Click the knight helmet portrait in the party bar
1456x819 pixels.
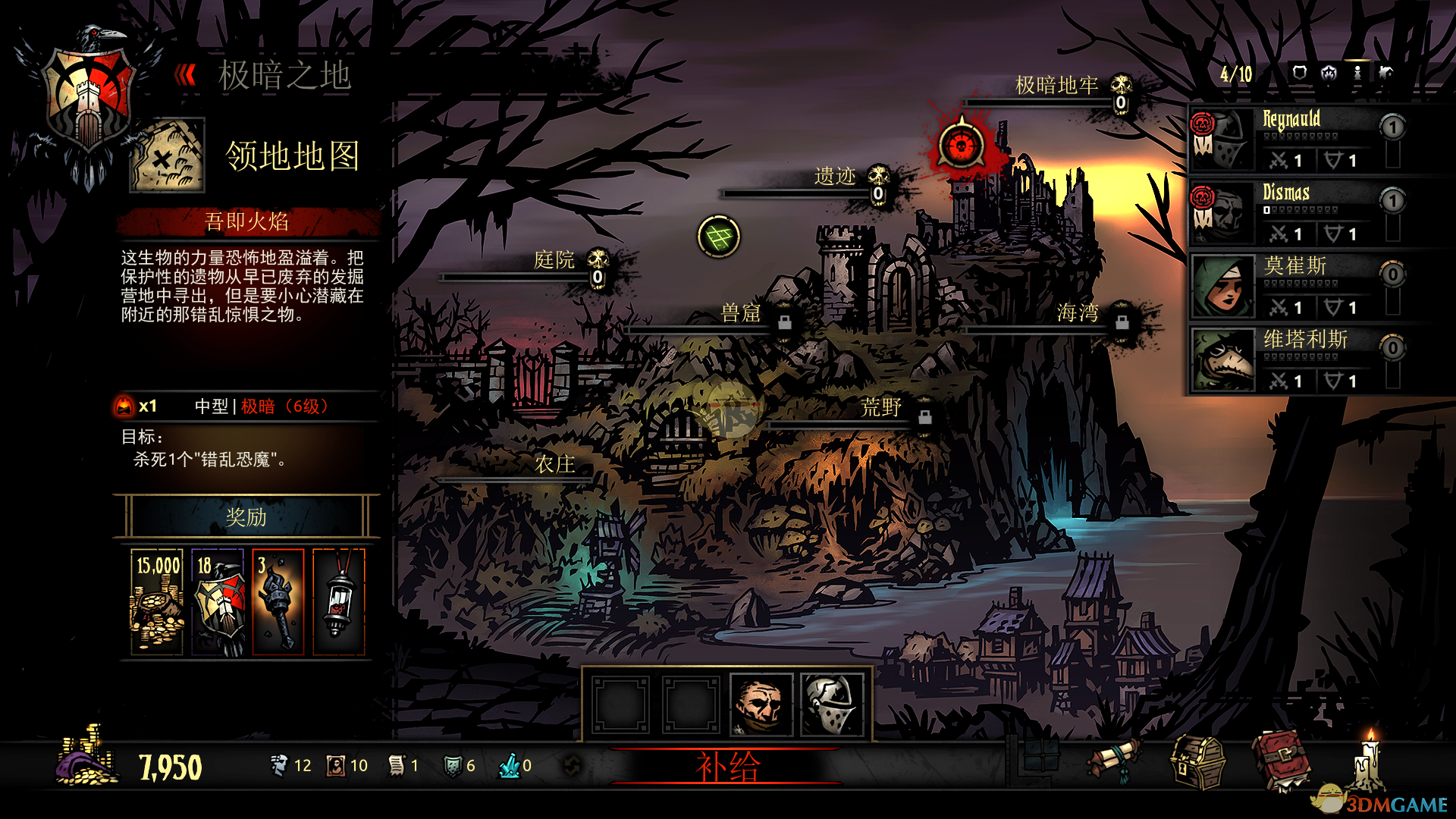(832, 705)
